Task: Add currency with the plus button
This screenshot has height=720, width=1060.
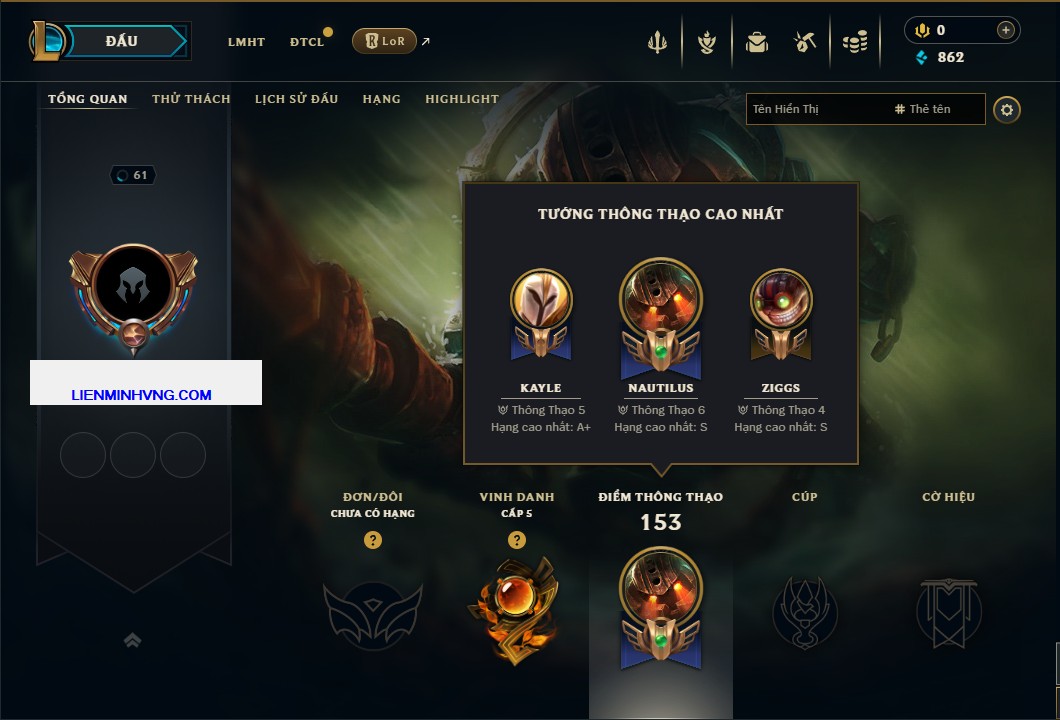Action: (1006, 30)
